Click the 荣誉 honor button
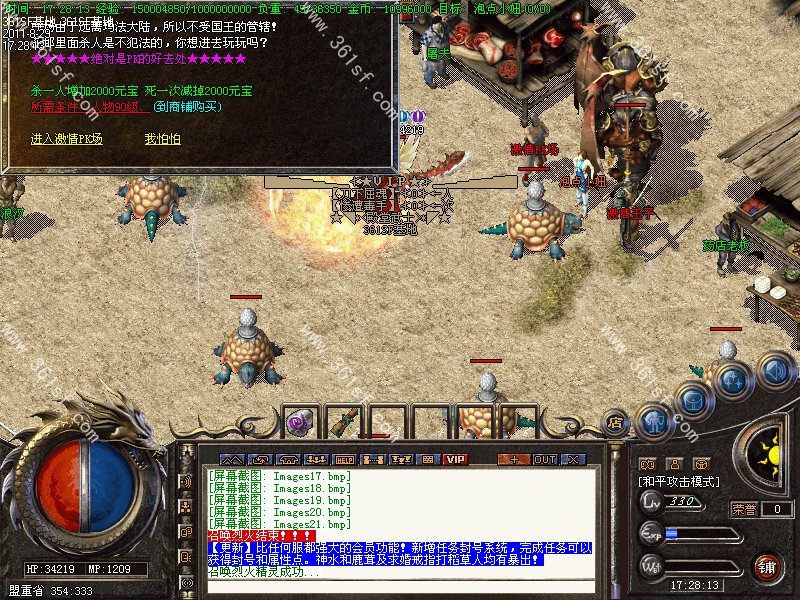Viewport: 800px width, 600px height. tap(743, 509)
